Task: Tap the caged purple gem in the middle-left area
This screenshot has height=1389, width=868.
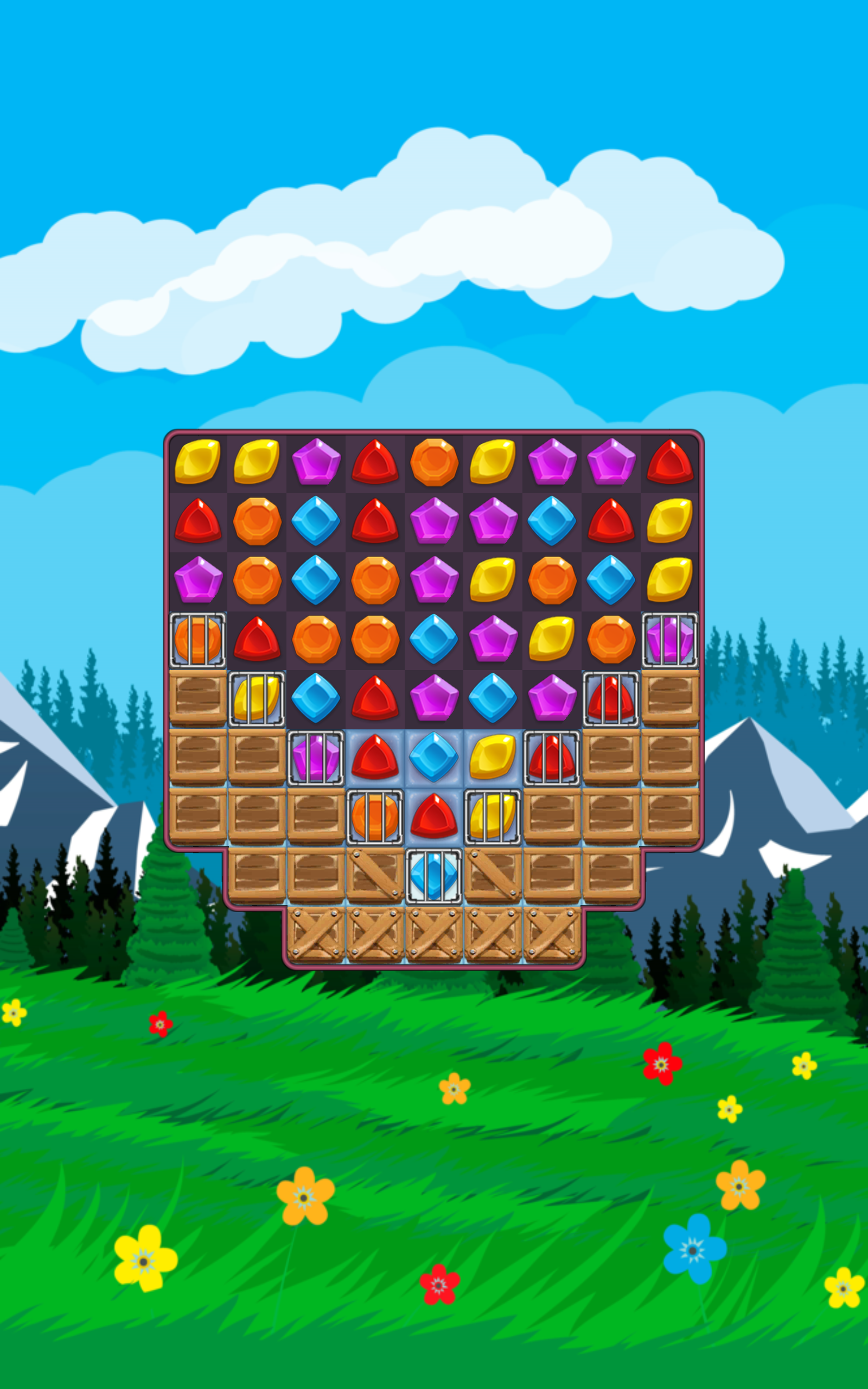Action: (315, 759)
